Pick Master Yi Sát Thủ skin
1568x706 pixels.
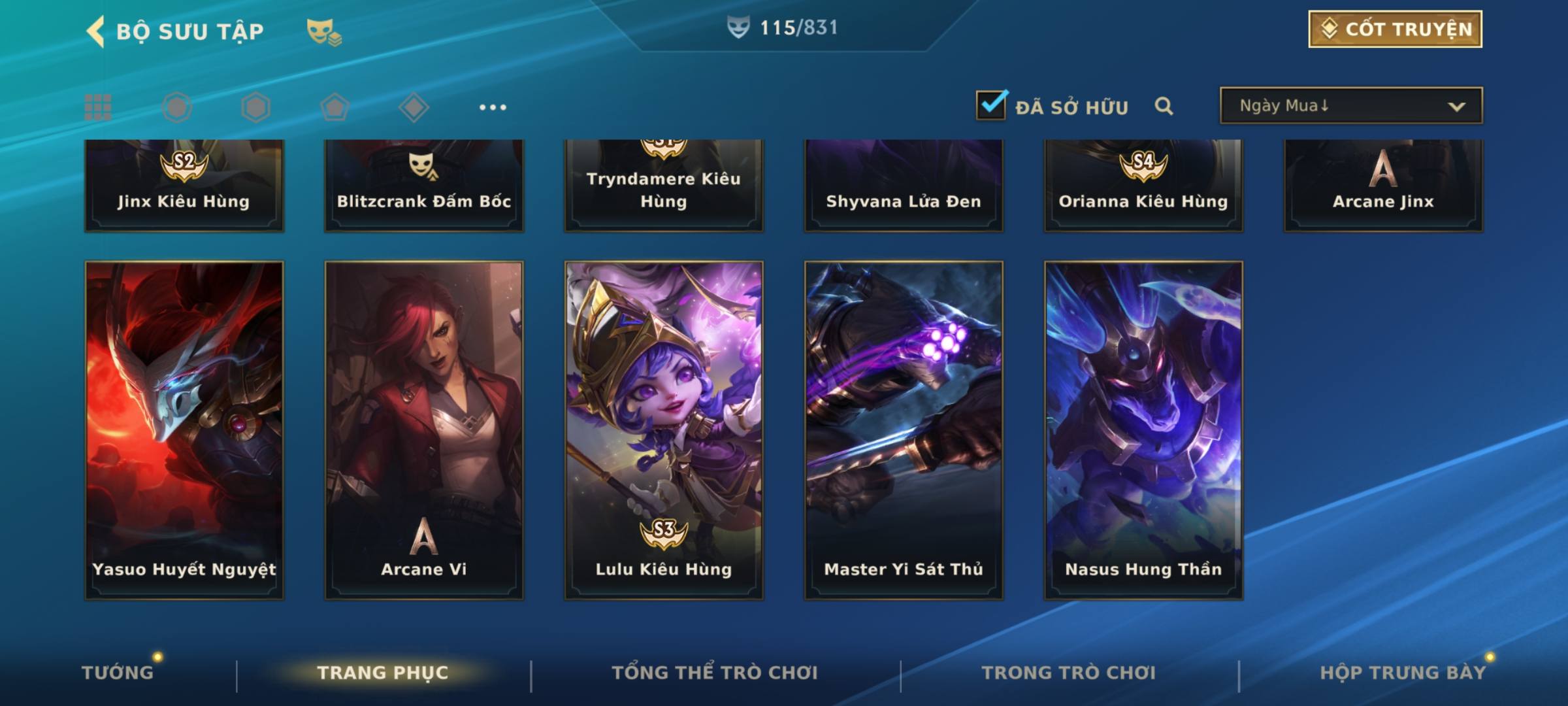pos(904,430)
